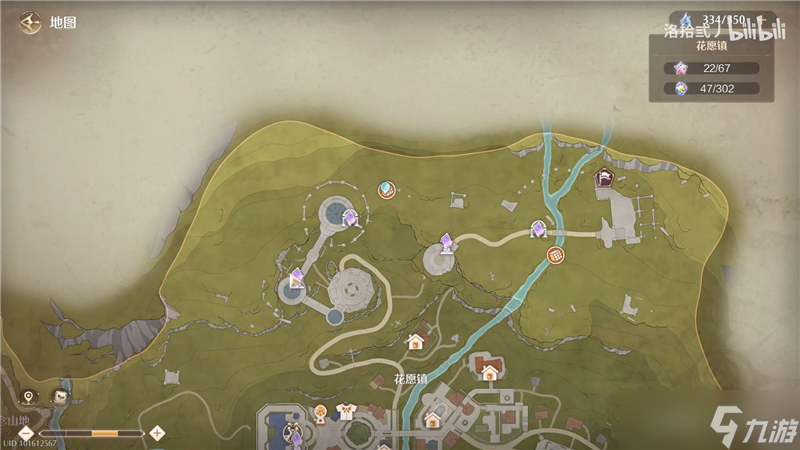Select the warp spire on the upper circular plaza
This screenshot has width=800, height=450.
(x=350, y=216)
